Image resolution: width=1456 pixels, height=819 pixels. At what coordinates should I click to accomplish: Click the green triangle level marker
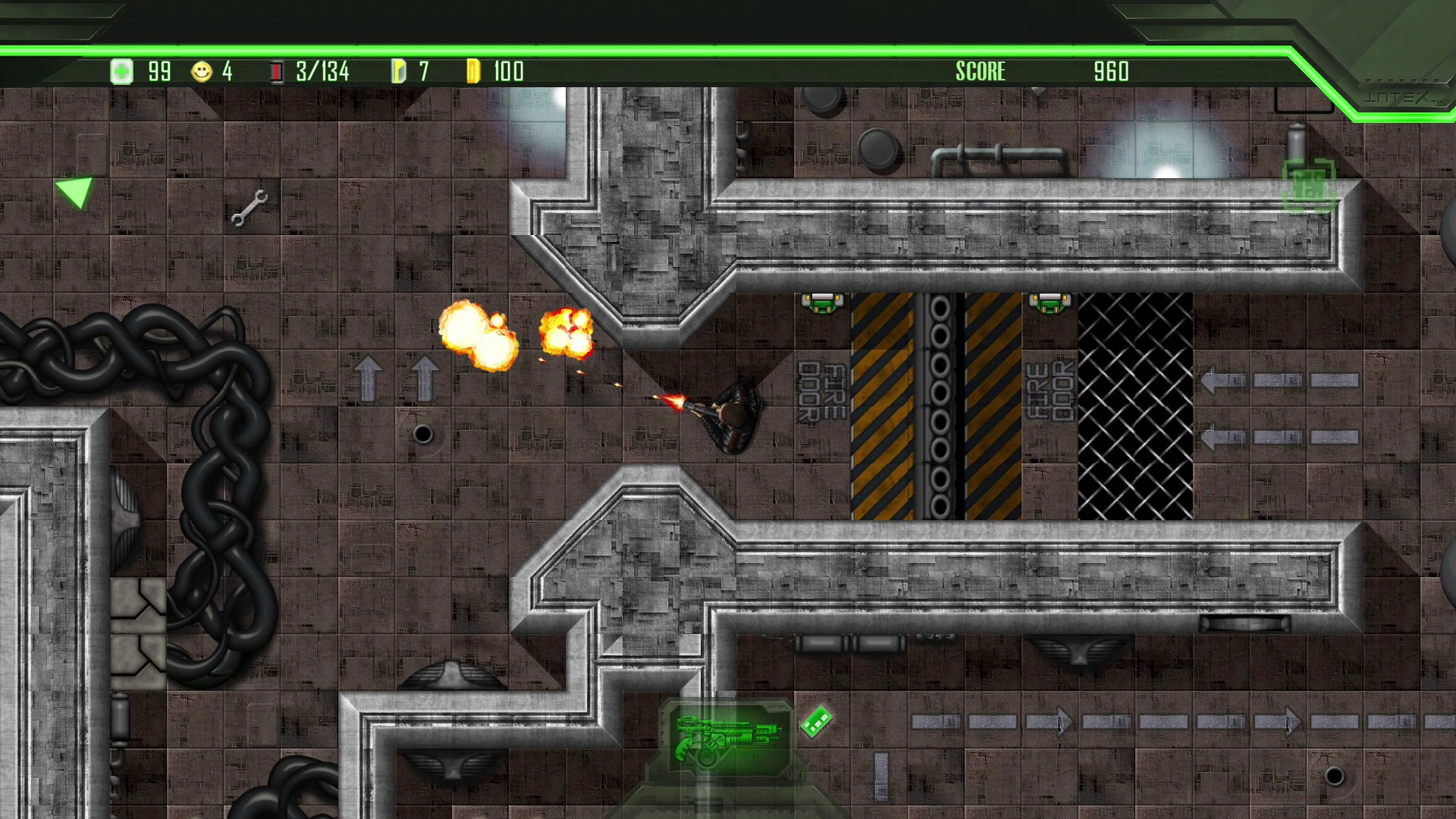coord(74,193)
